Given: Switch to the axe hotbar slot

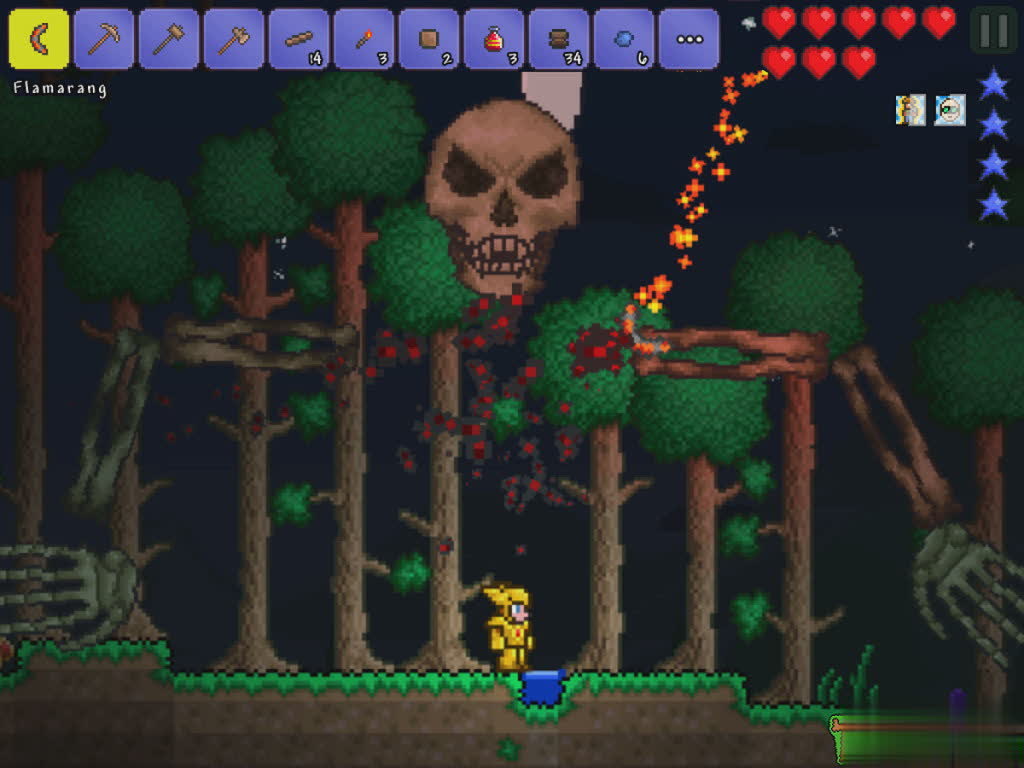Looking at the screenshot, I should (x=234, y=39).
